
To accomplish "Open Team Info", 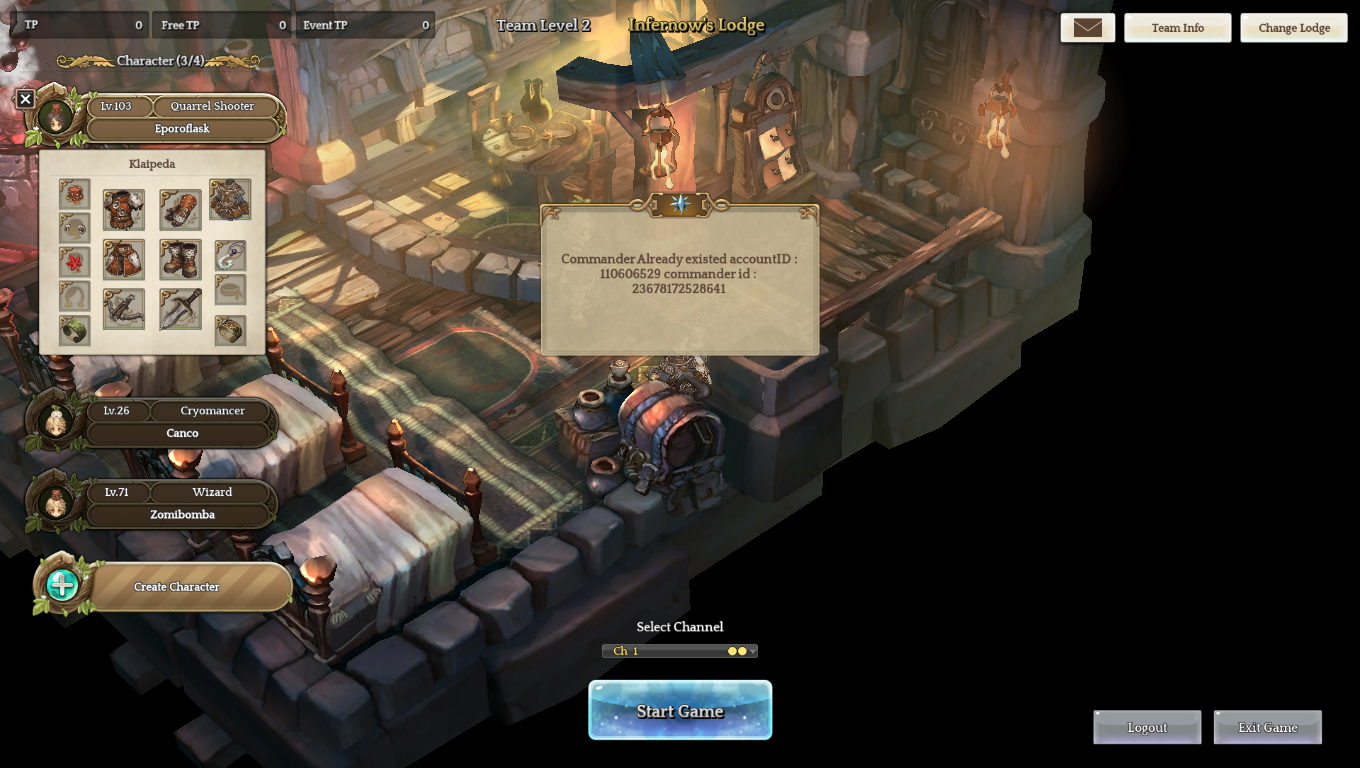I will [1177, 28].
